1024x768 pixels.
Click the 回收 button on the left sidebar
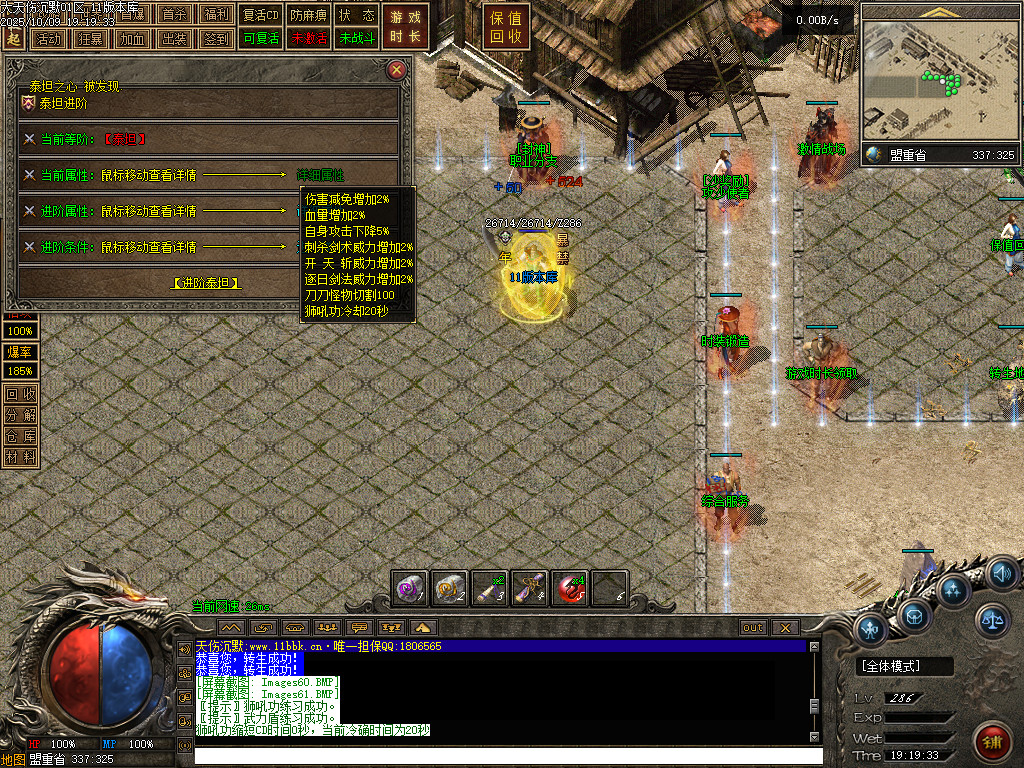(21, 394)
